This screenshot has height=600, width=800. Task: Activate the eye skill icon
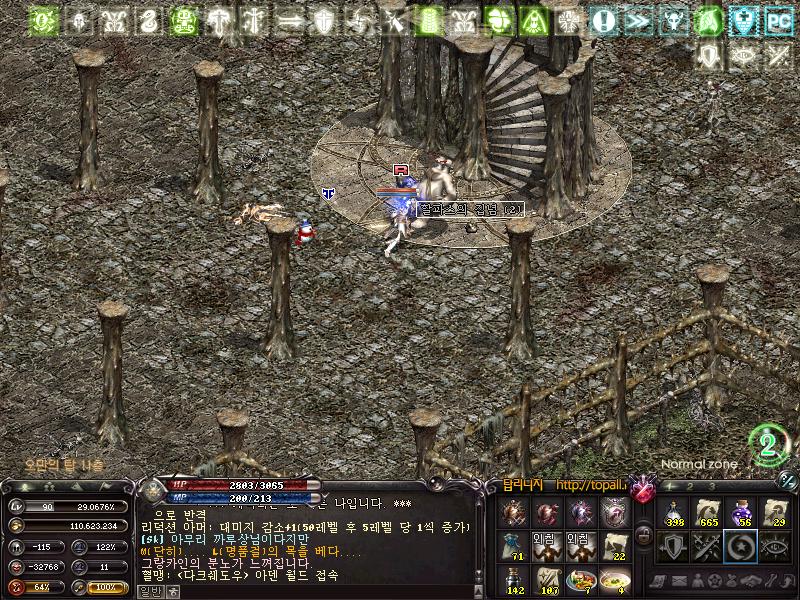(x=775, y=546)
